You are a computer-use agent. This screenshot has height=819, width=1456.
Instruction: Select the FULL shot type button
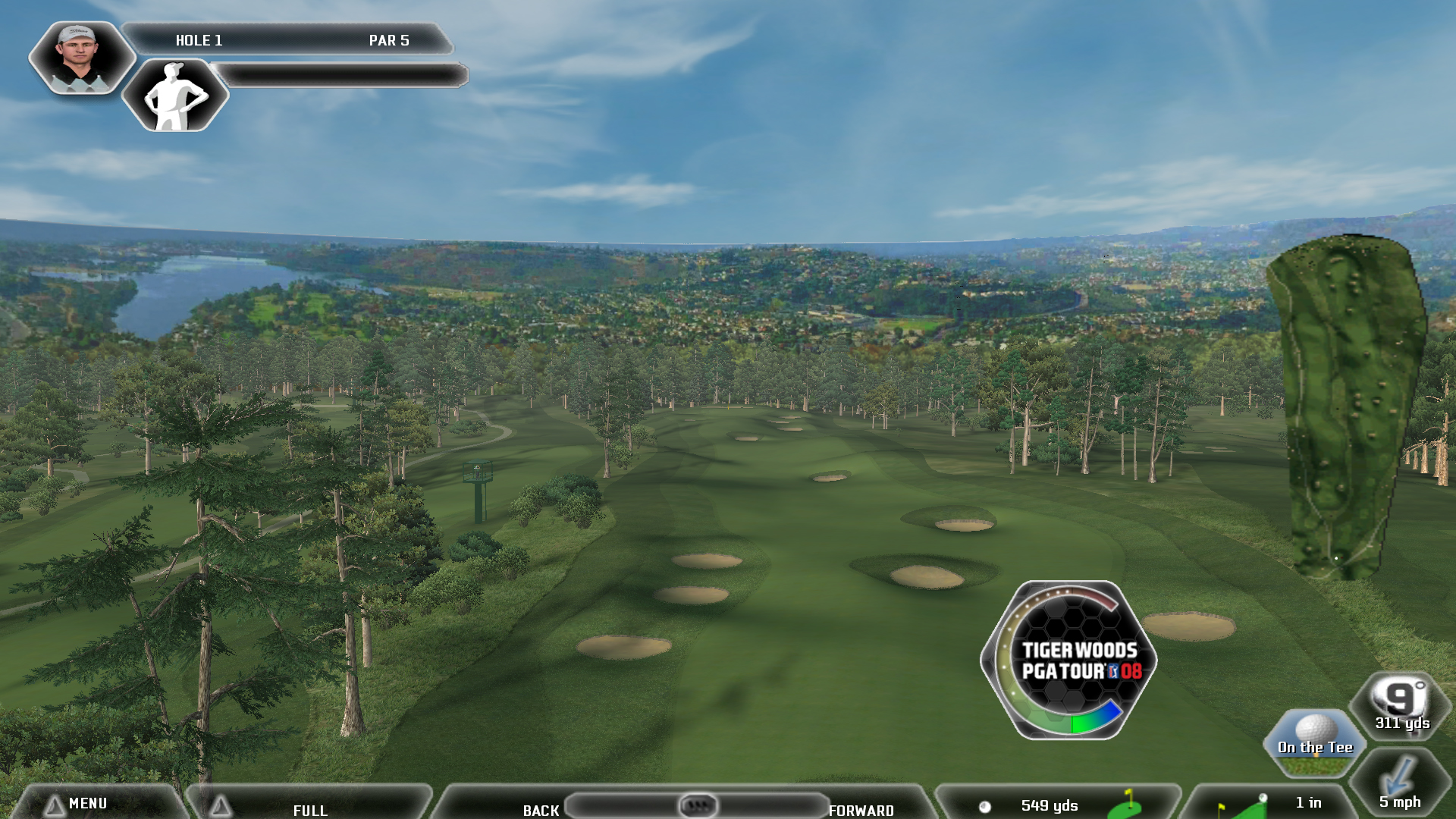(x=309, y=808)
